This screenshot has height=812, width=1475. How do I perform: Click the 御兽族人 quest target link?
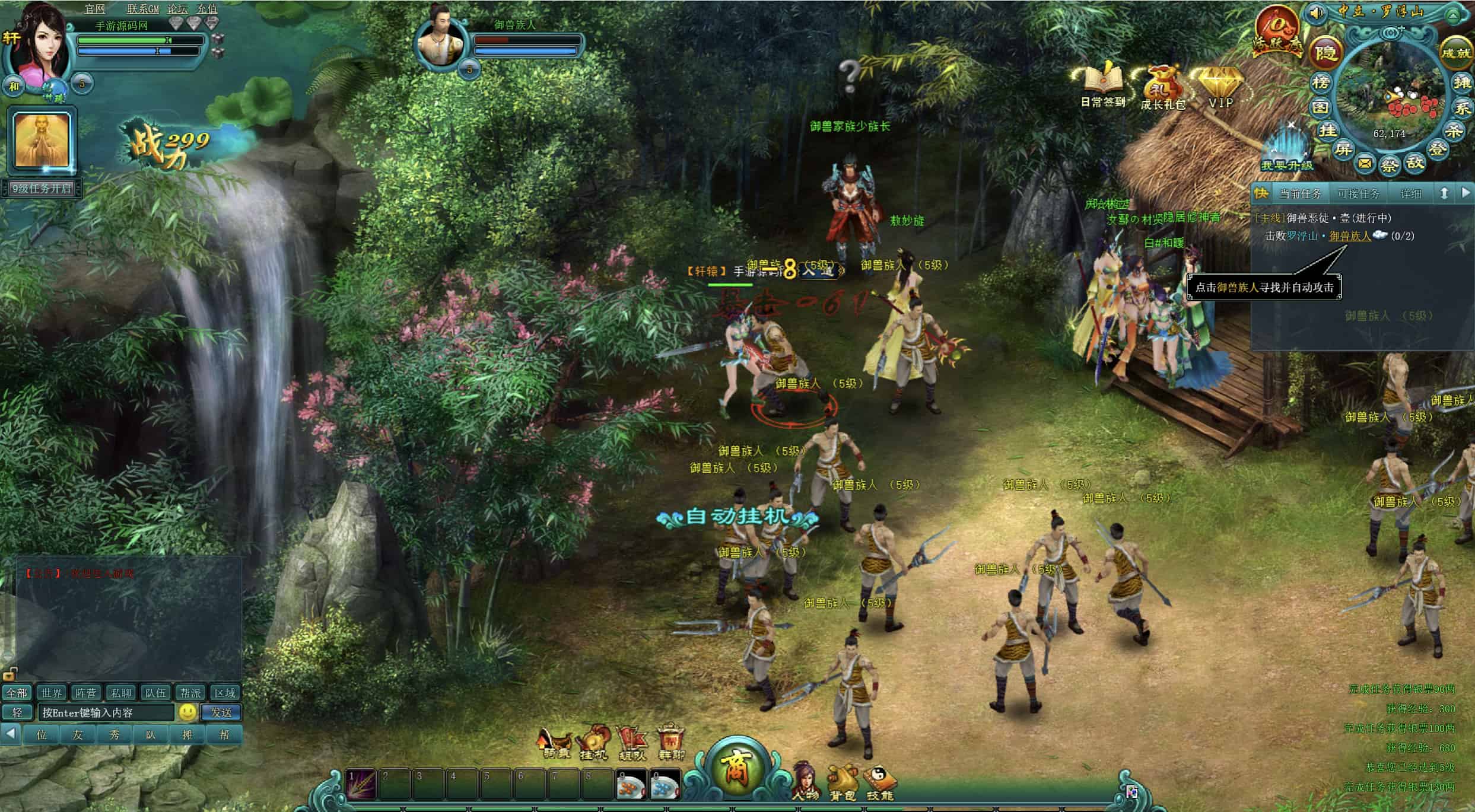coord(1350,236)
